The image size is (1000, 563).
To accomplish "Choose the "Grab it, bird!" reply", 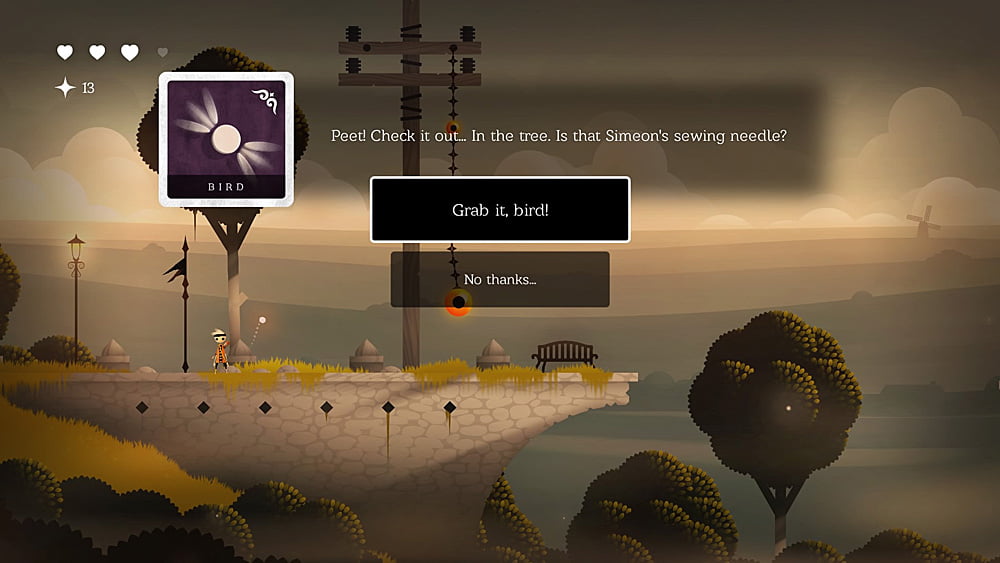I will pos(500,210).
